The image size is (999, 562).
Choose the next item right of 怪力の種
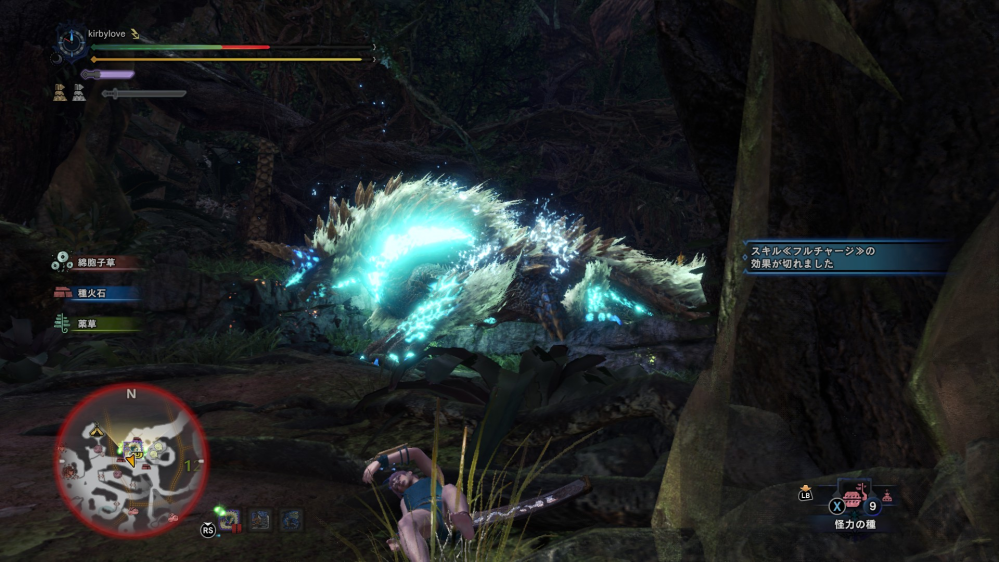pyautogui.click(x=887, y=495)
